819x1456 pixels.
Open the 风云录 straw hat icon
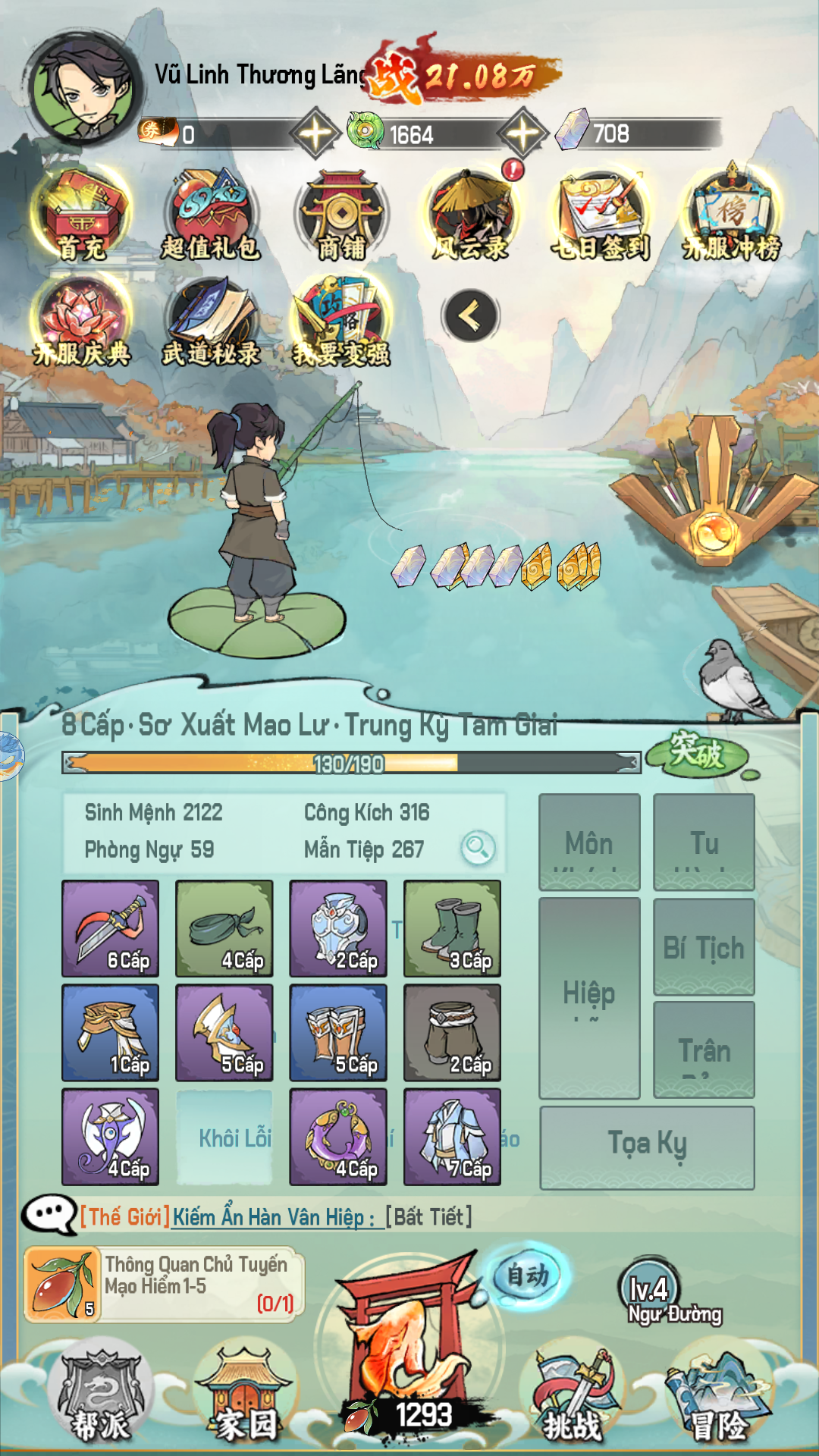(x=472, y=215)
